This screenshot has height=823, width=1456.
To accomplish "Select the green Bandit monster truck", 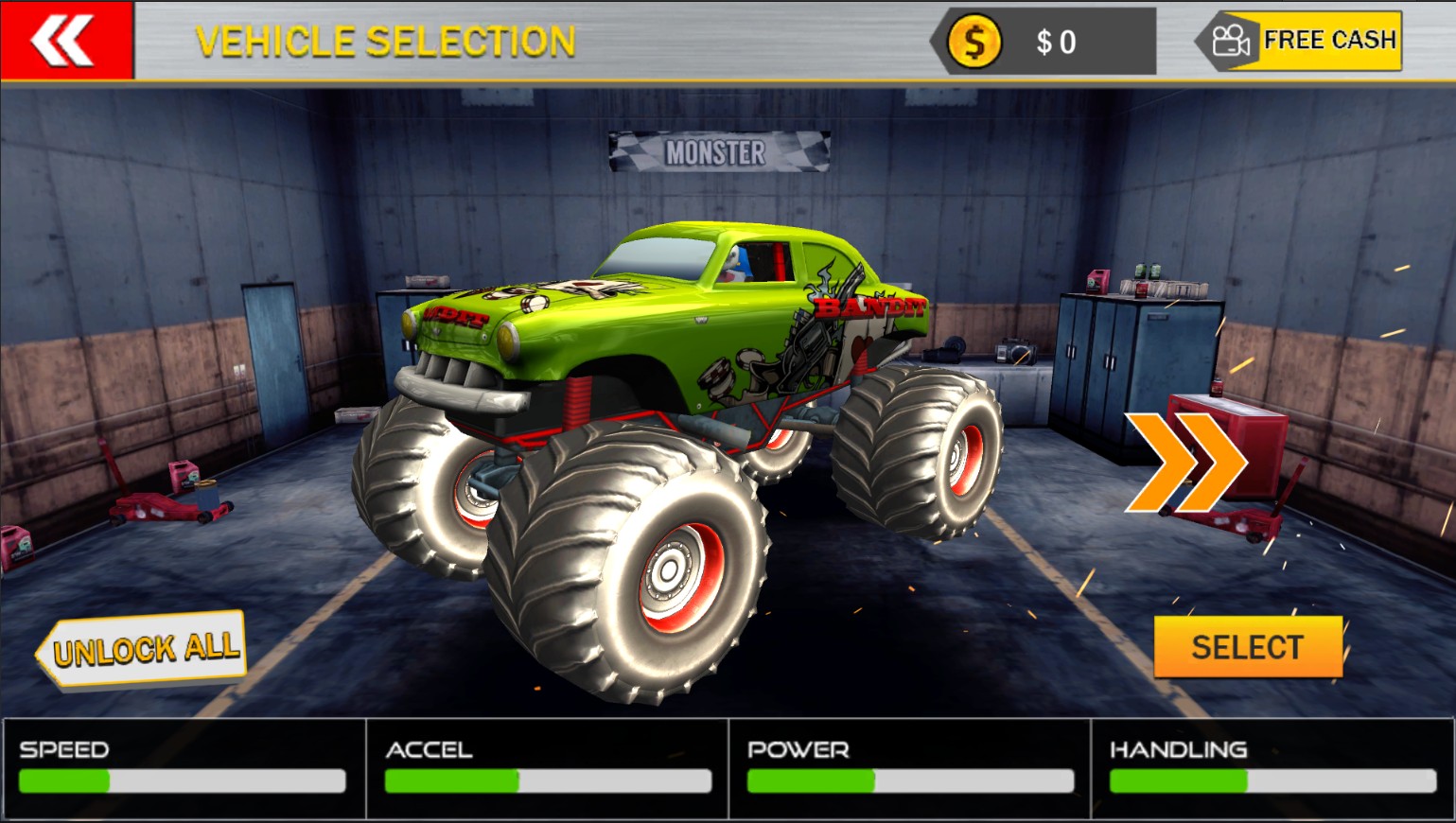I will [1247, 647].
